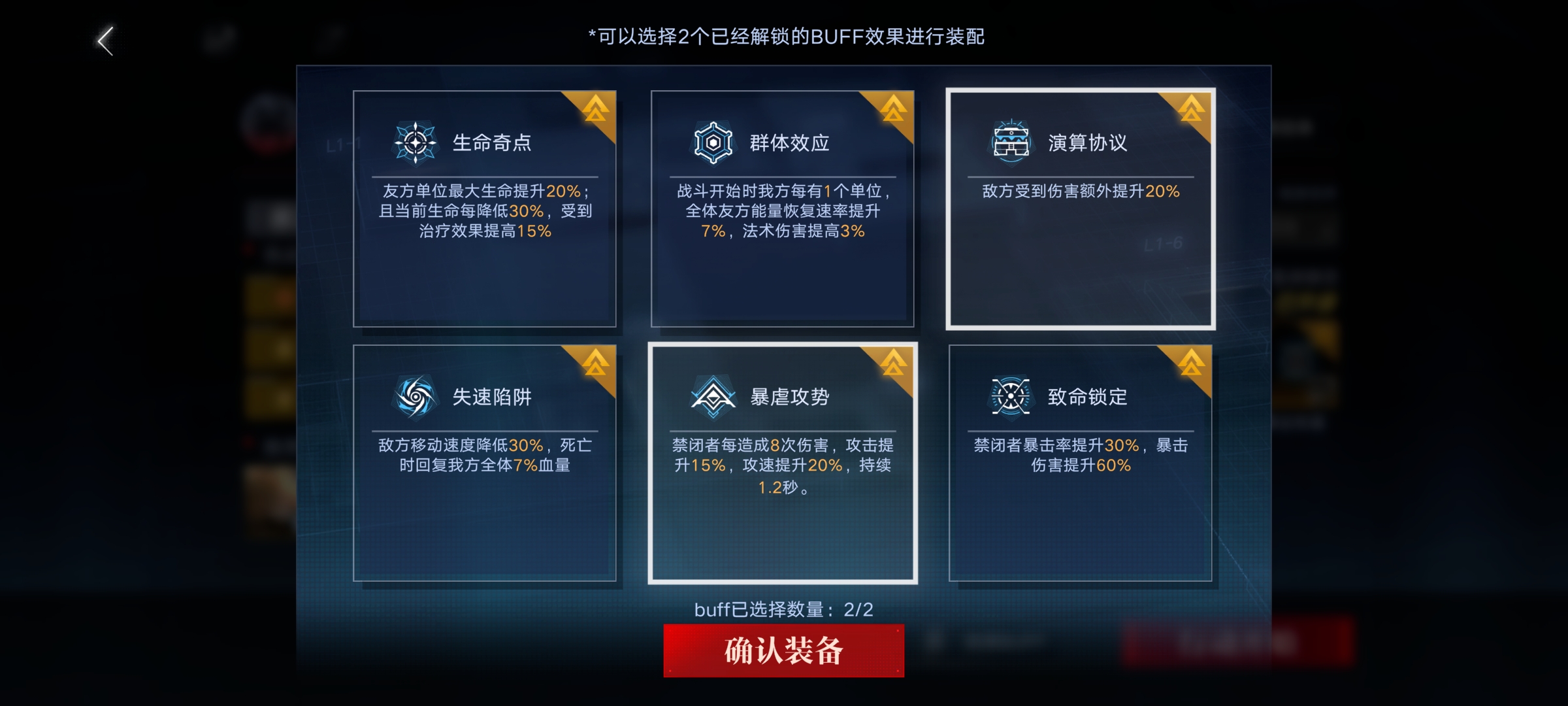Click the 失速陷阱 vortex icon
The image size is (1568, 706).
pyautogui.click(x=416, y=395)
